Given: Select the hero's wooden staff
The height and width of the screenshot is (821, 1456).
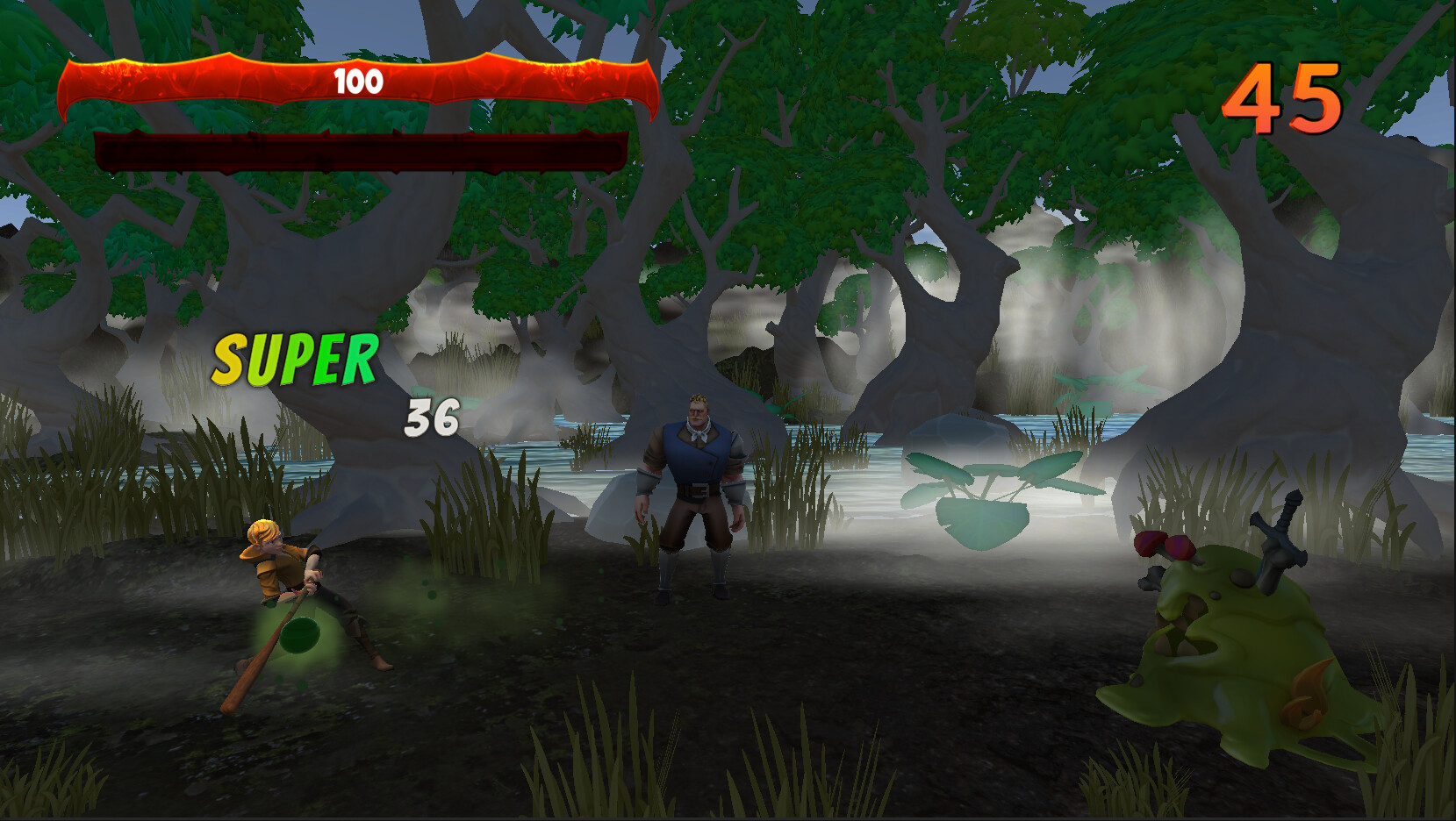Looking at the screenshot, I should click(x=263, y=658).
